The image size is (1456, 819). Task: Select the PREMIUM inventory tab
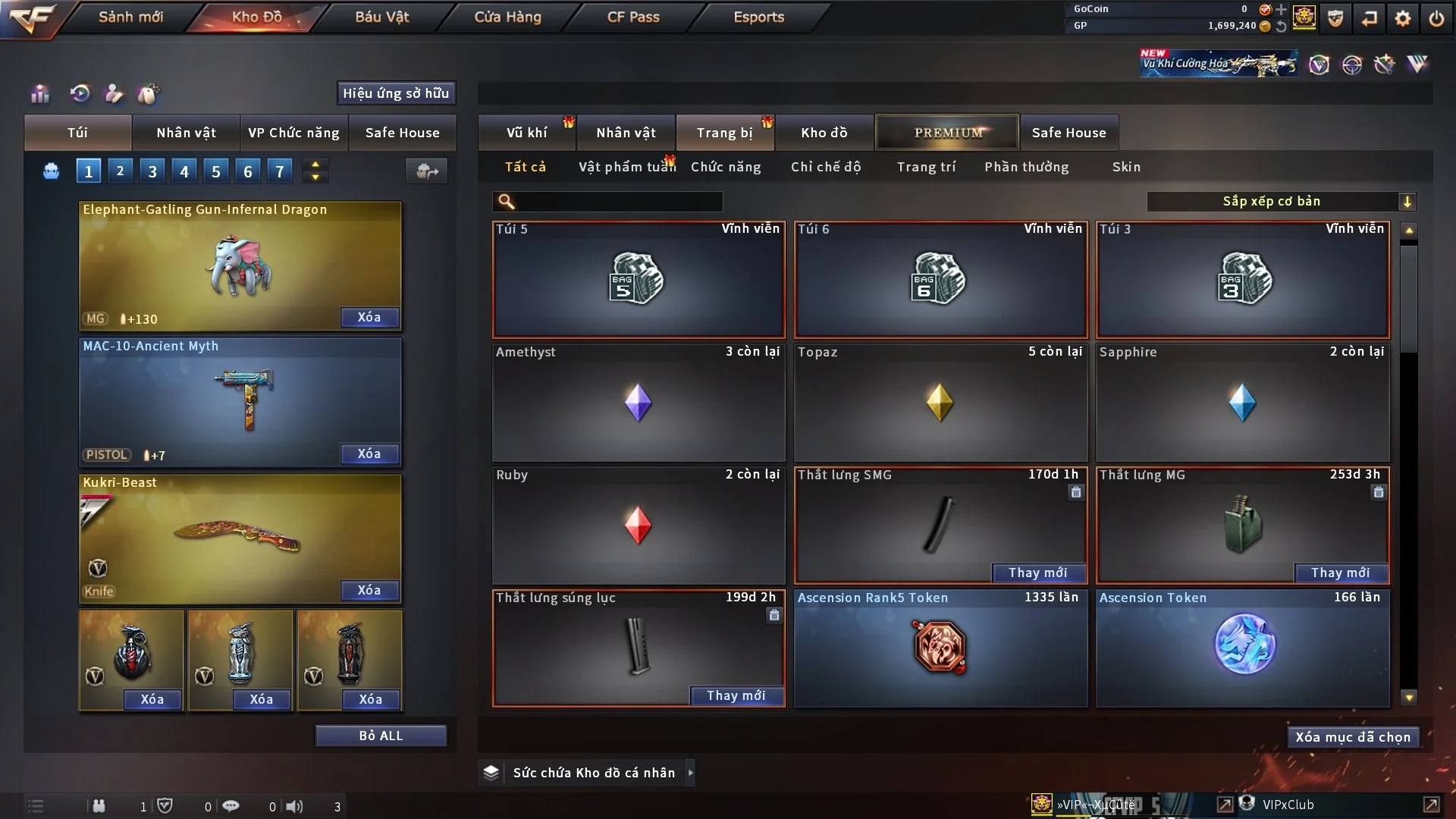(947, 133)
